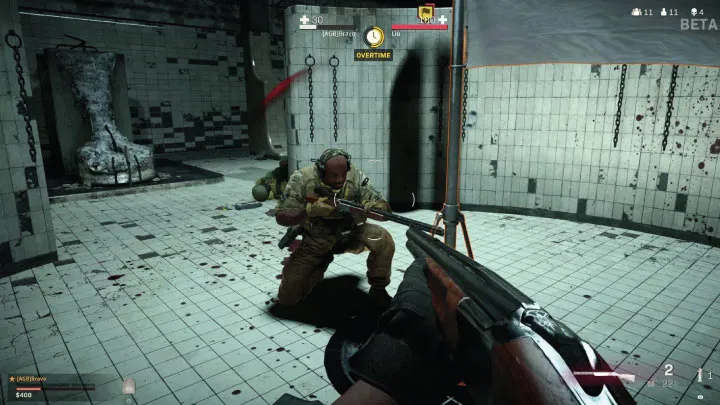720x405 pixels.
Task: Click the Overtime clock icon
Action: [x=374, y=37]
